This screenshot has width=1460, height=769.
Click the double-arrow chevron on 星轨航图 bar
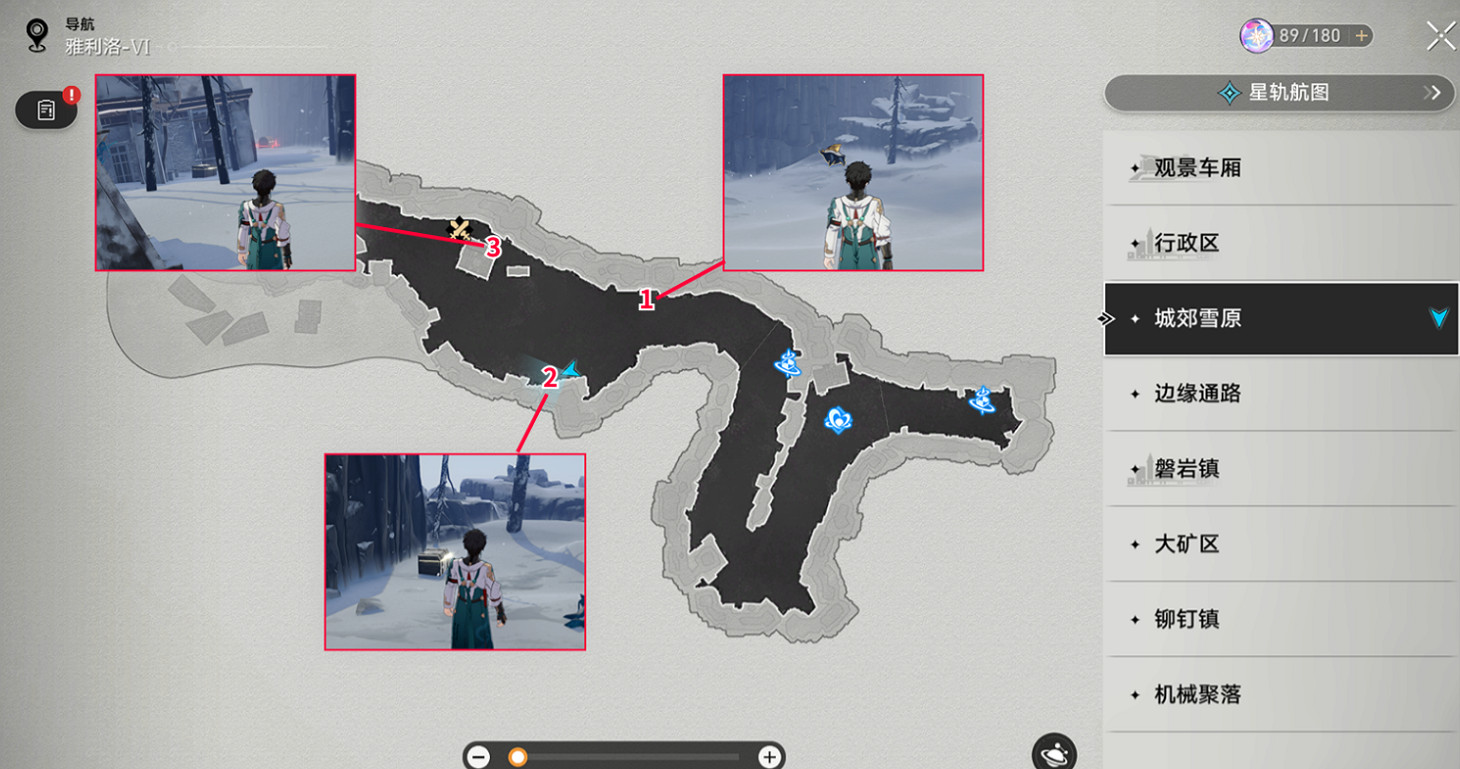(x=1435, y=93)
